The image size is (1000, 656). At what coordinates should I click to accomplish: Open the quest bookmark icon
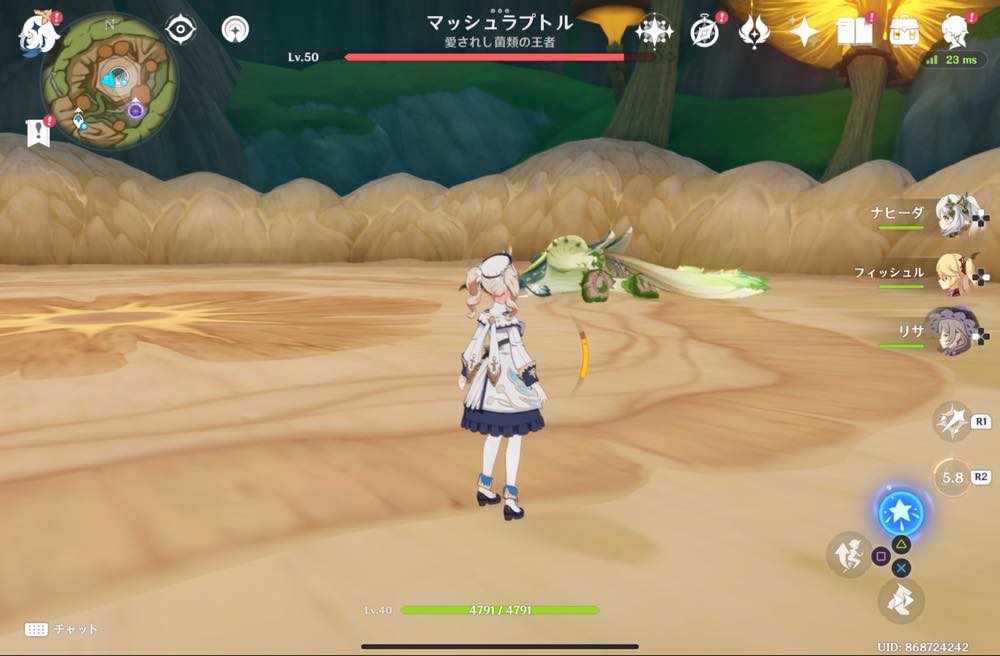(x=38, y=133)
